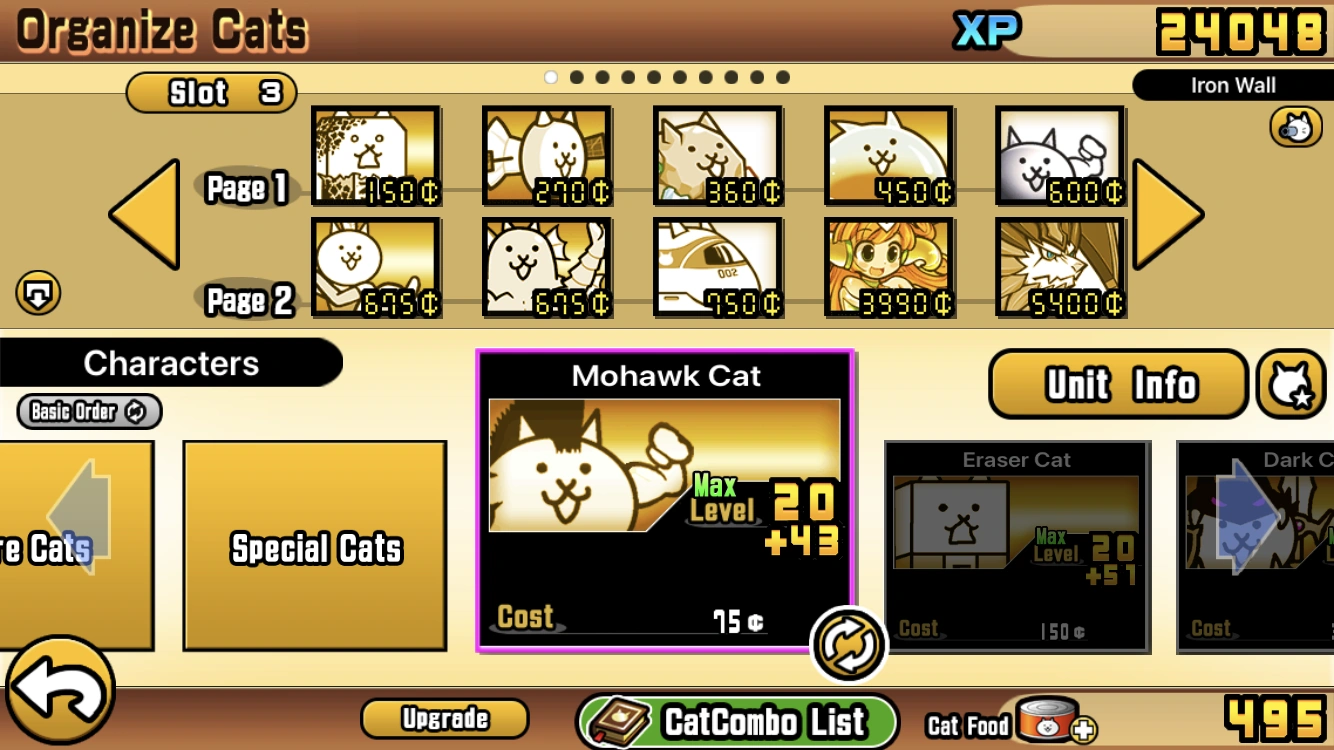The image size is (1334, 750).
Task: Switch to the Special Cats category
Action: 315,548
